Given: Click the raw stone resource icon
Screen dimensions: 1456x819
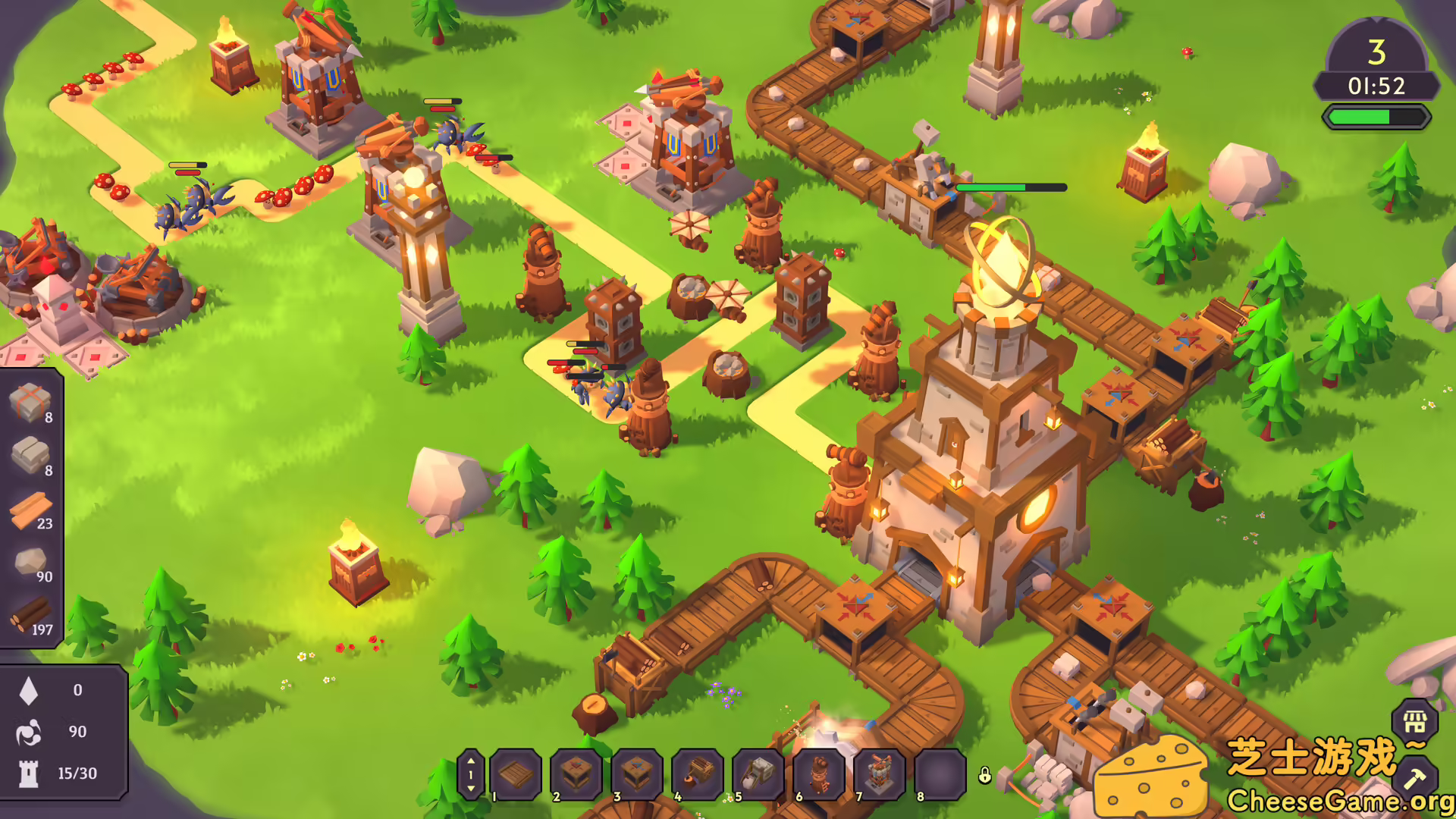Looking at the screenshot, I should 30,562.
